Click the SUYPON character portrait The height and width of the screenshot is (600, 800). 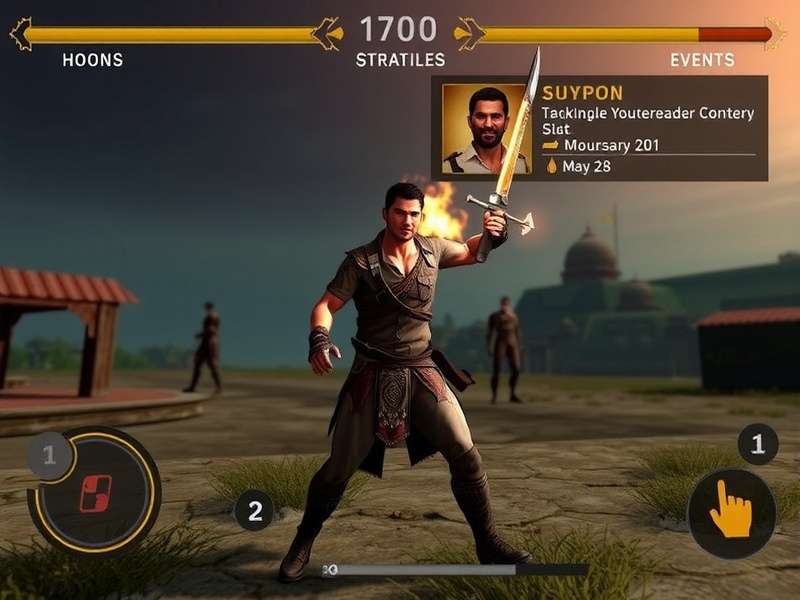(x=486, y=129)
